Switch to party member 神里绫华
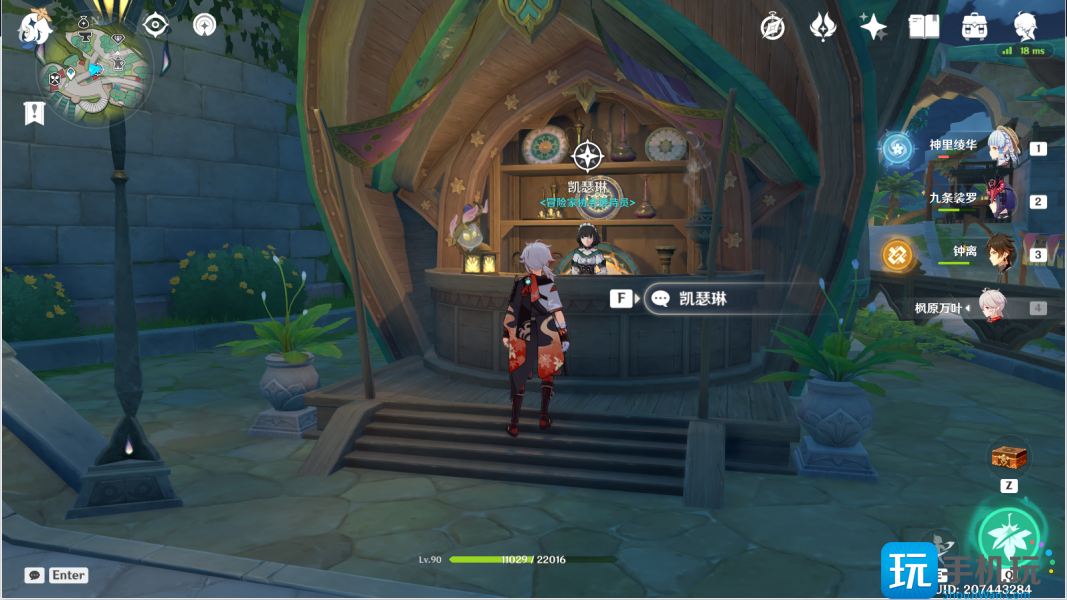The width and height of the screenshot is (1067, 600). click(1003, 147)
